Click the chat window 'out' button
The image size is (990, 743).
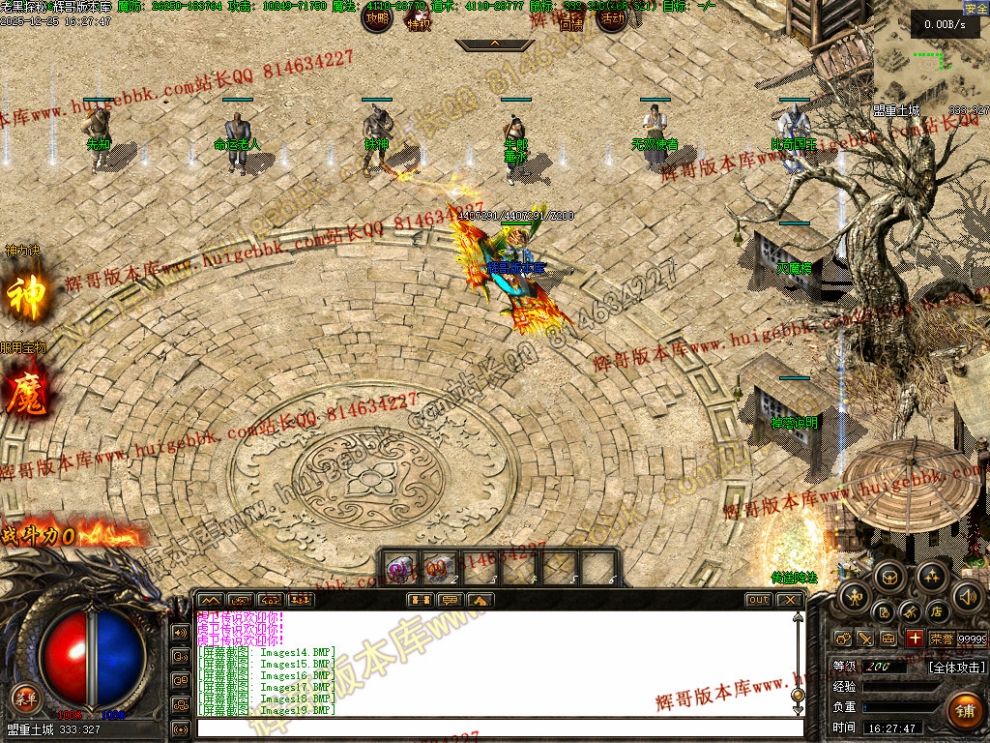pos(758,600)
